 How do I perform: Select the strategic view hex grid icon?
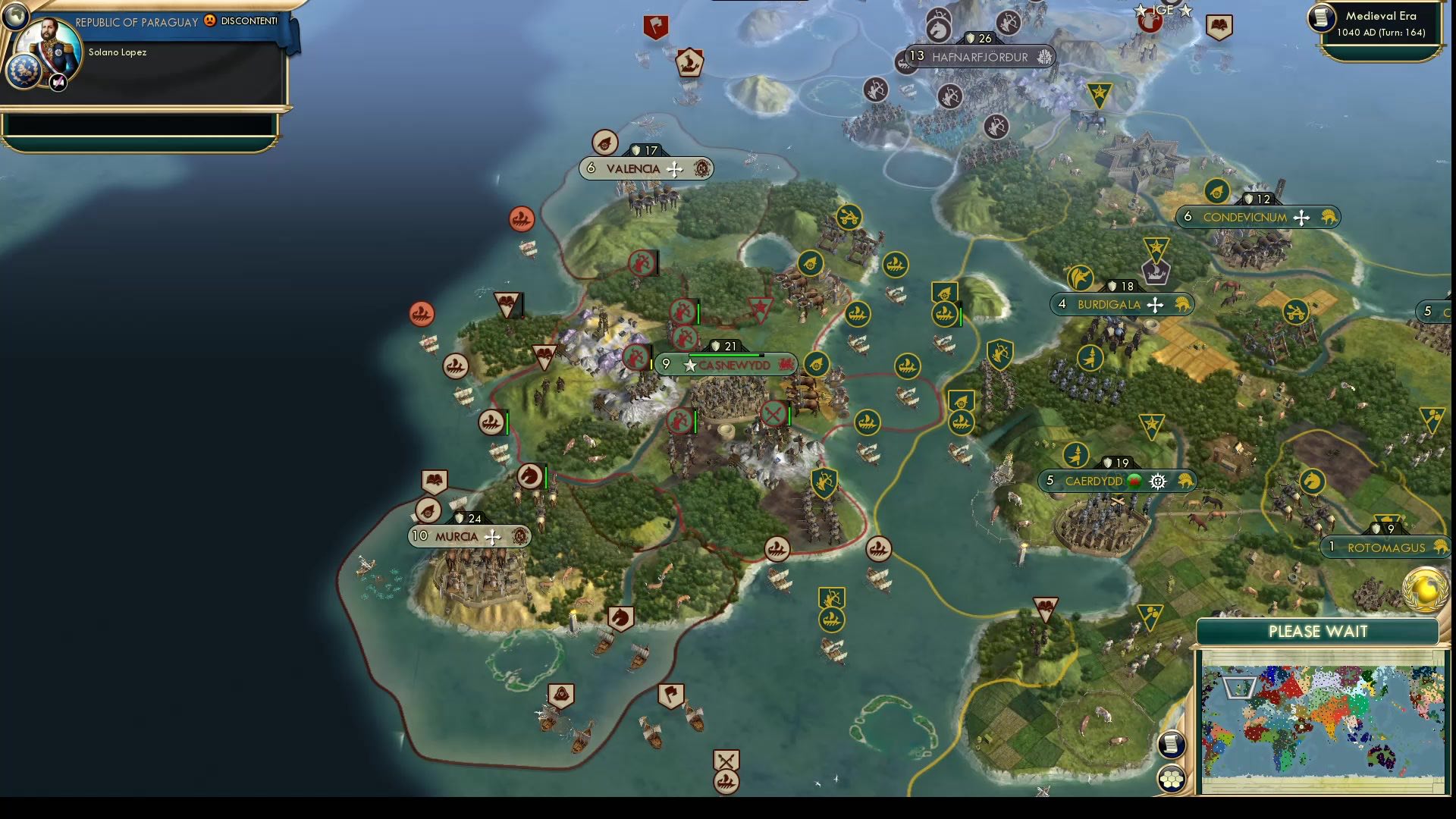tap(1172, 777)
